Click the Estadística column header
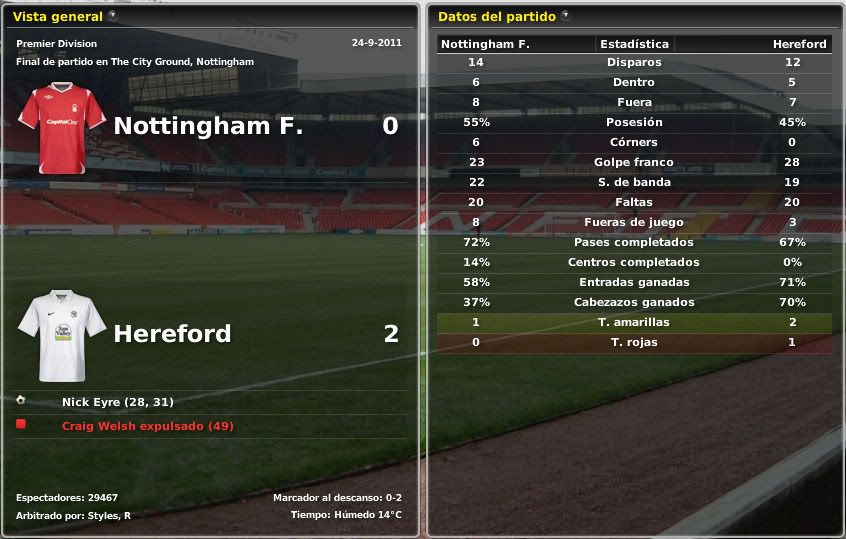Image resolution: width=846 pixels, height=539 pixels. [x=634, y=44]
